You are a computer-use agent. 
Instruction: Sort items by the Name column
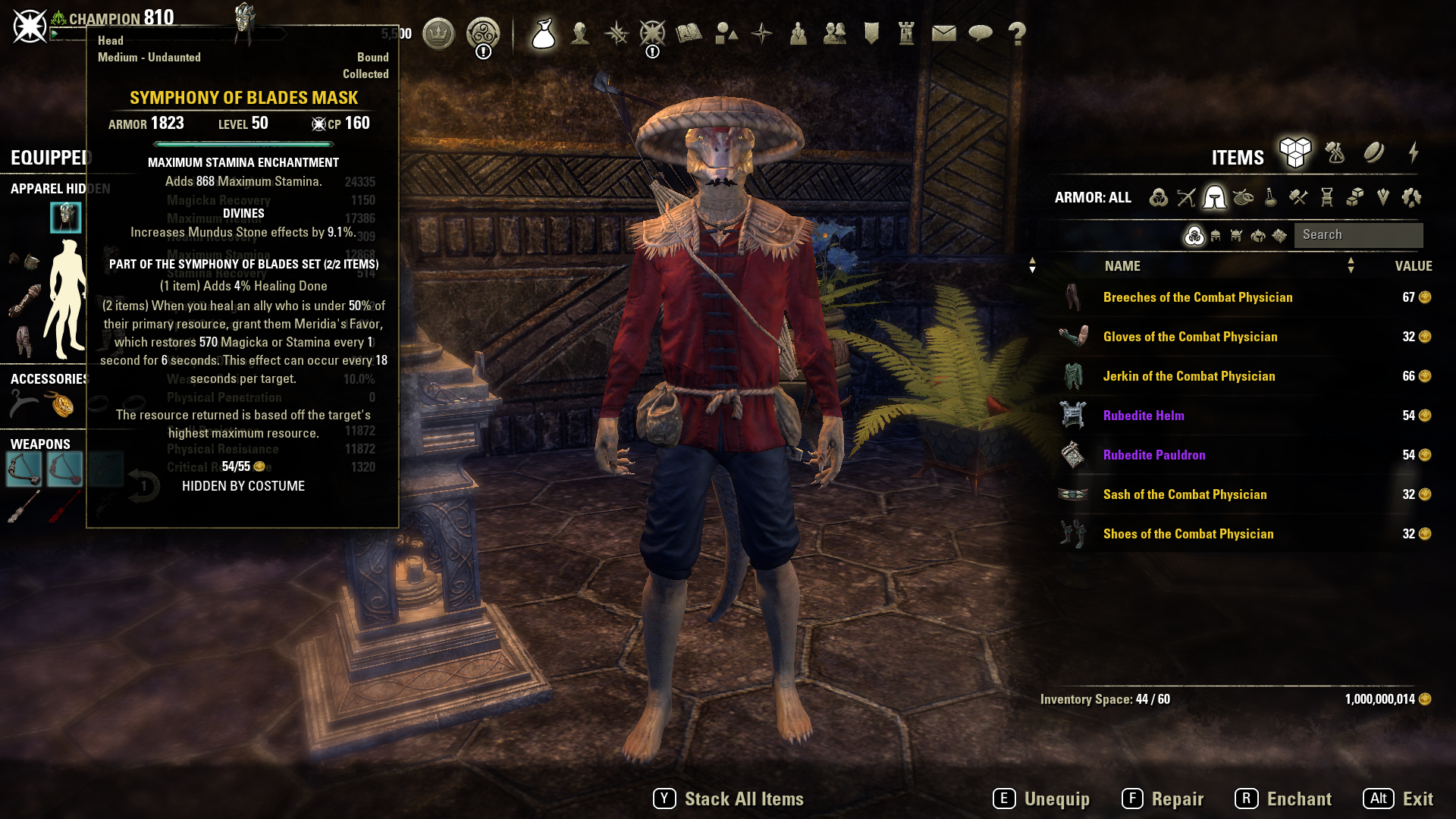(1122, 266)
